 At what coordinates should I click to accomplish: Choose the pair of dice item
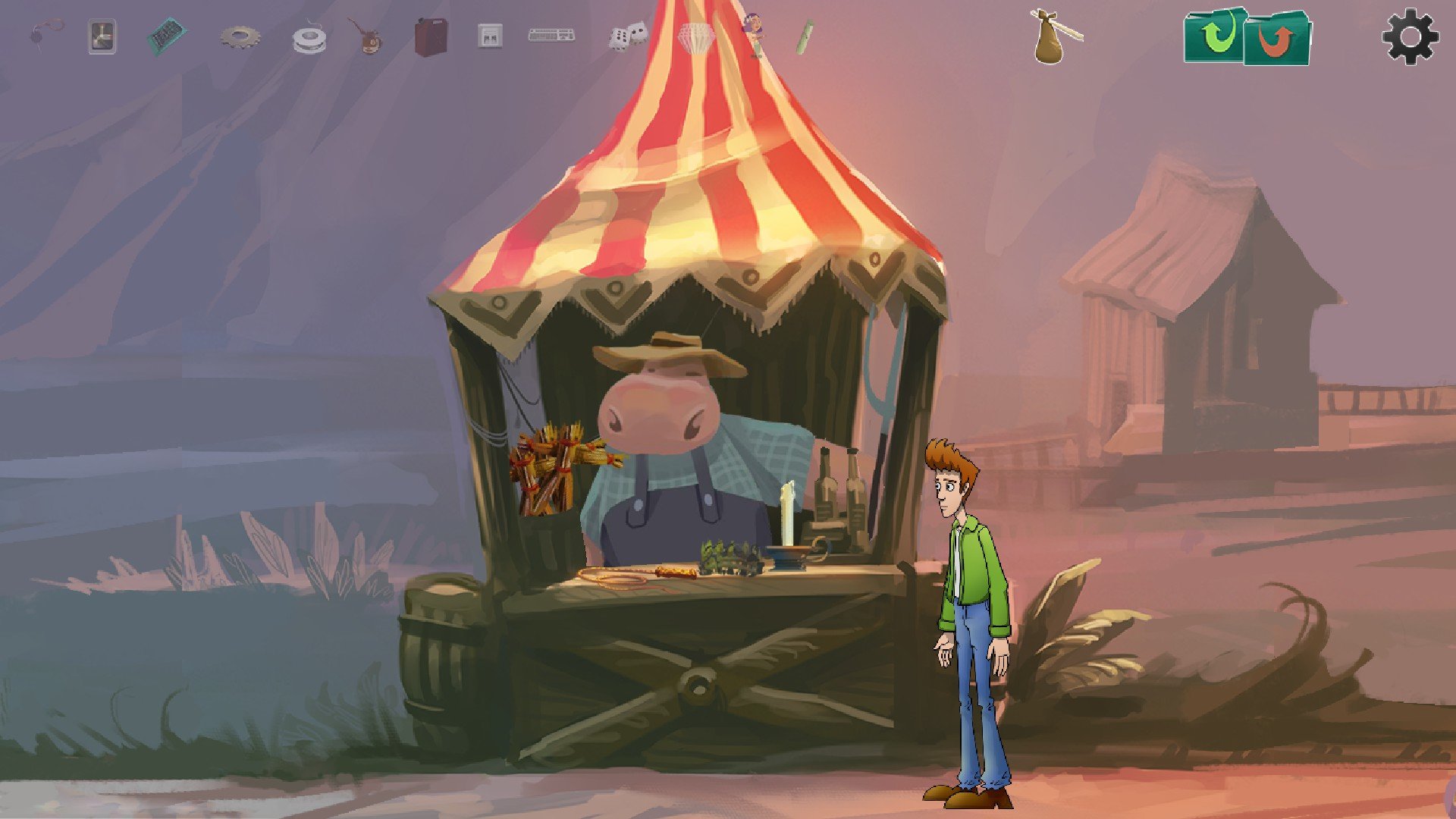[x=627, y=36]
